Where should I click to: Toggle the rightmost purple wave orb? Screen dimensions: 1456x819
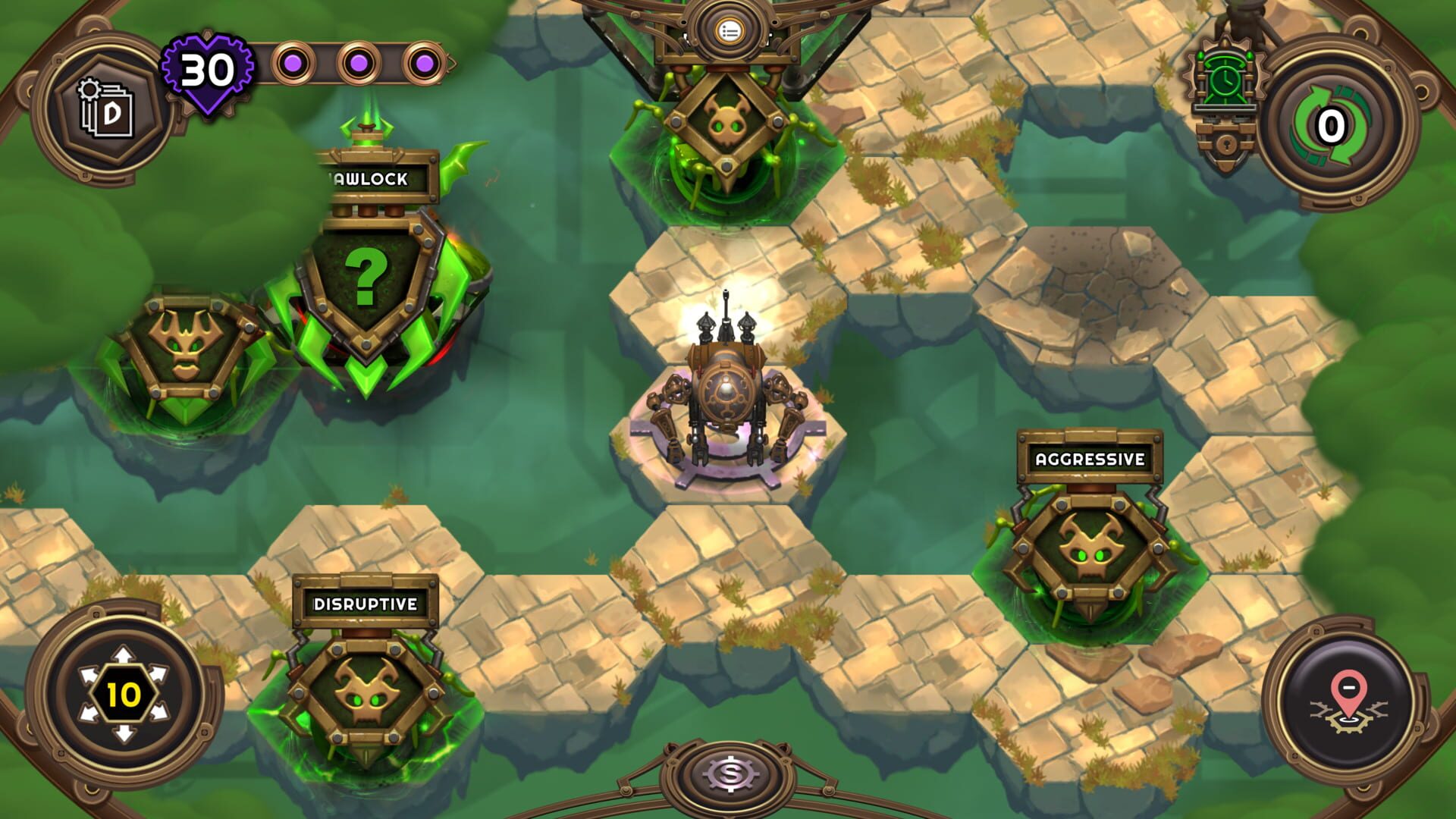pyautogui.click(x=424, y=64)
